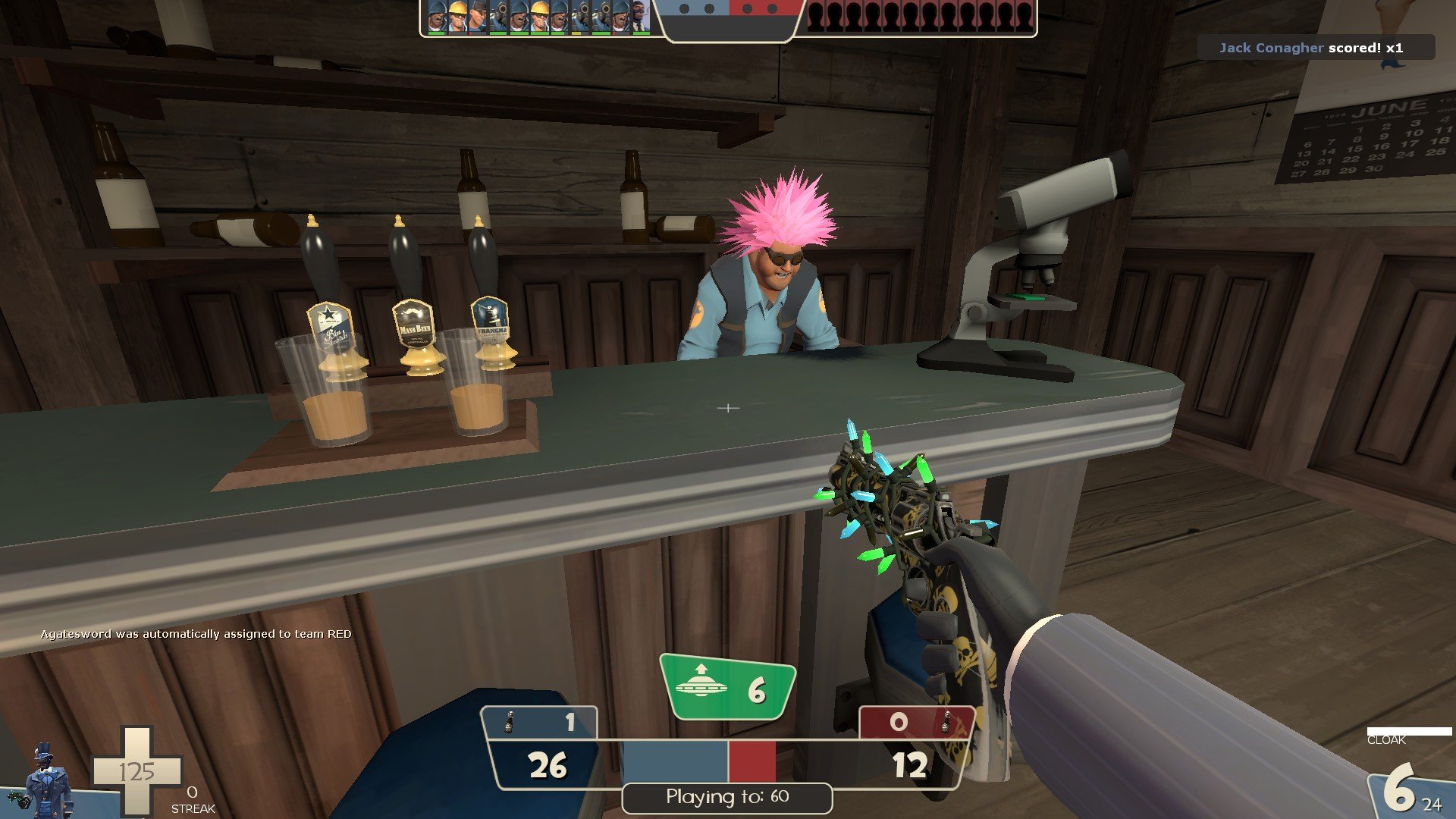This screenshot has height=819, width=1456.
Task: Click the RED team empty silhouettes roster
Action: (x=920, y=17)
